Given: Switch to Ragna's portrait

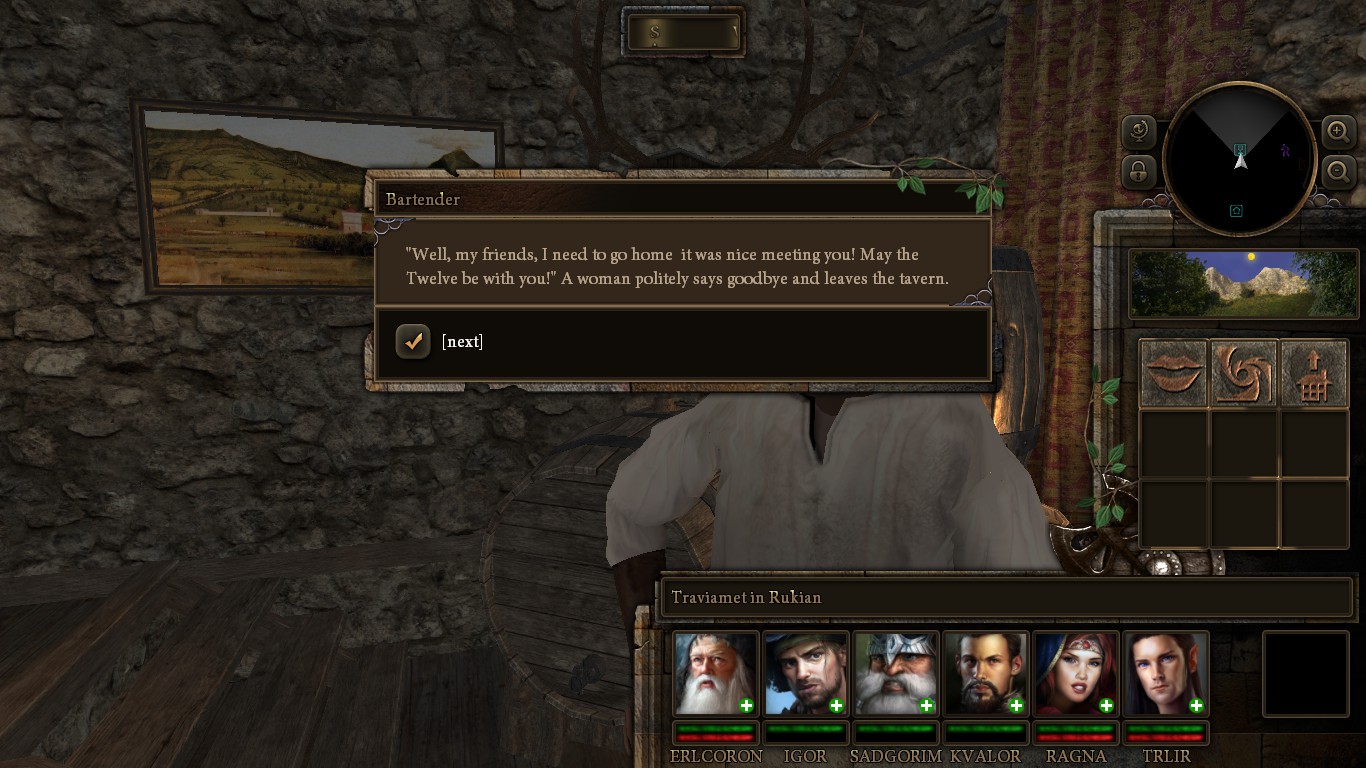Looking at the screenshot, I should tap(1074, 672).
